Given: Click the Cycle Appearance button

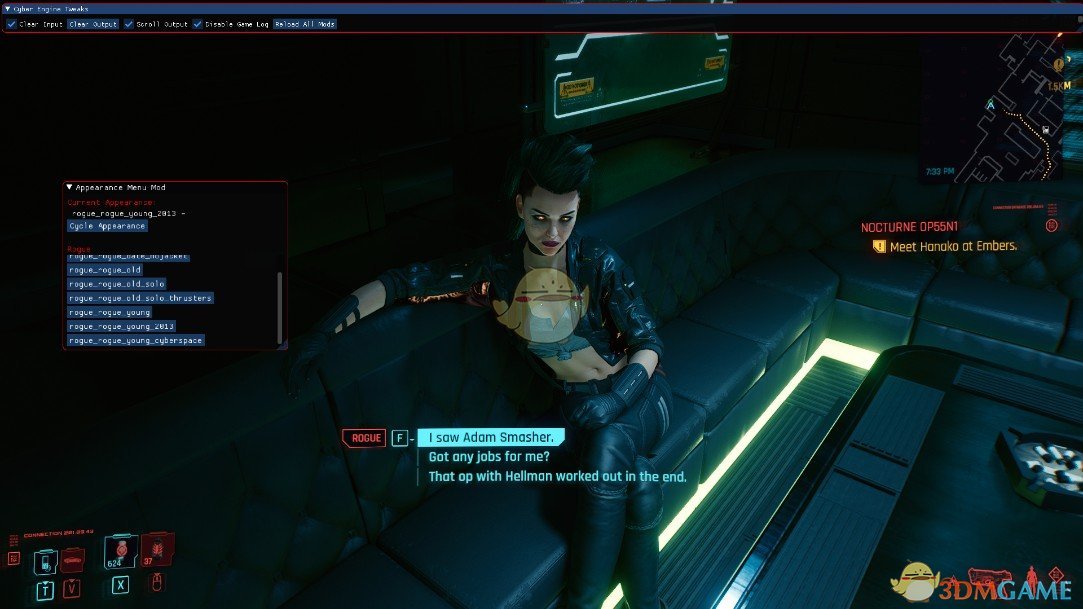Looking at the screenshot, I should (x=107, y=226).
